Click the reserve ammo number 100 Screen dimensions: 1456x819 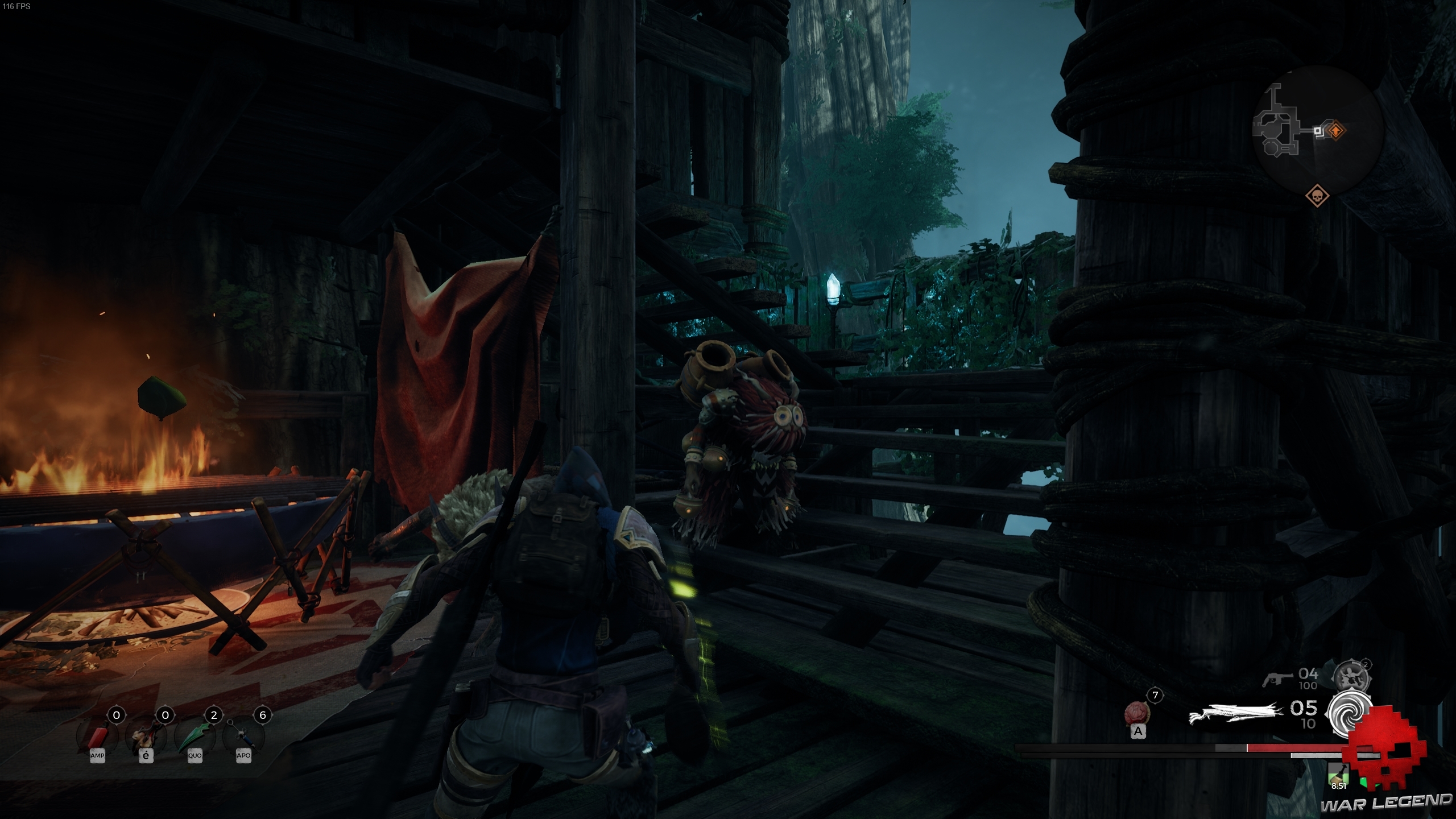coord(1309,685)
